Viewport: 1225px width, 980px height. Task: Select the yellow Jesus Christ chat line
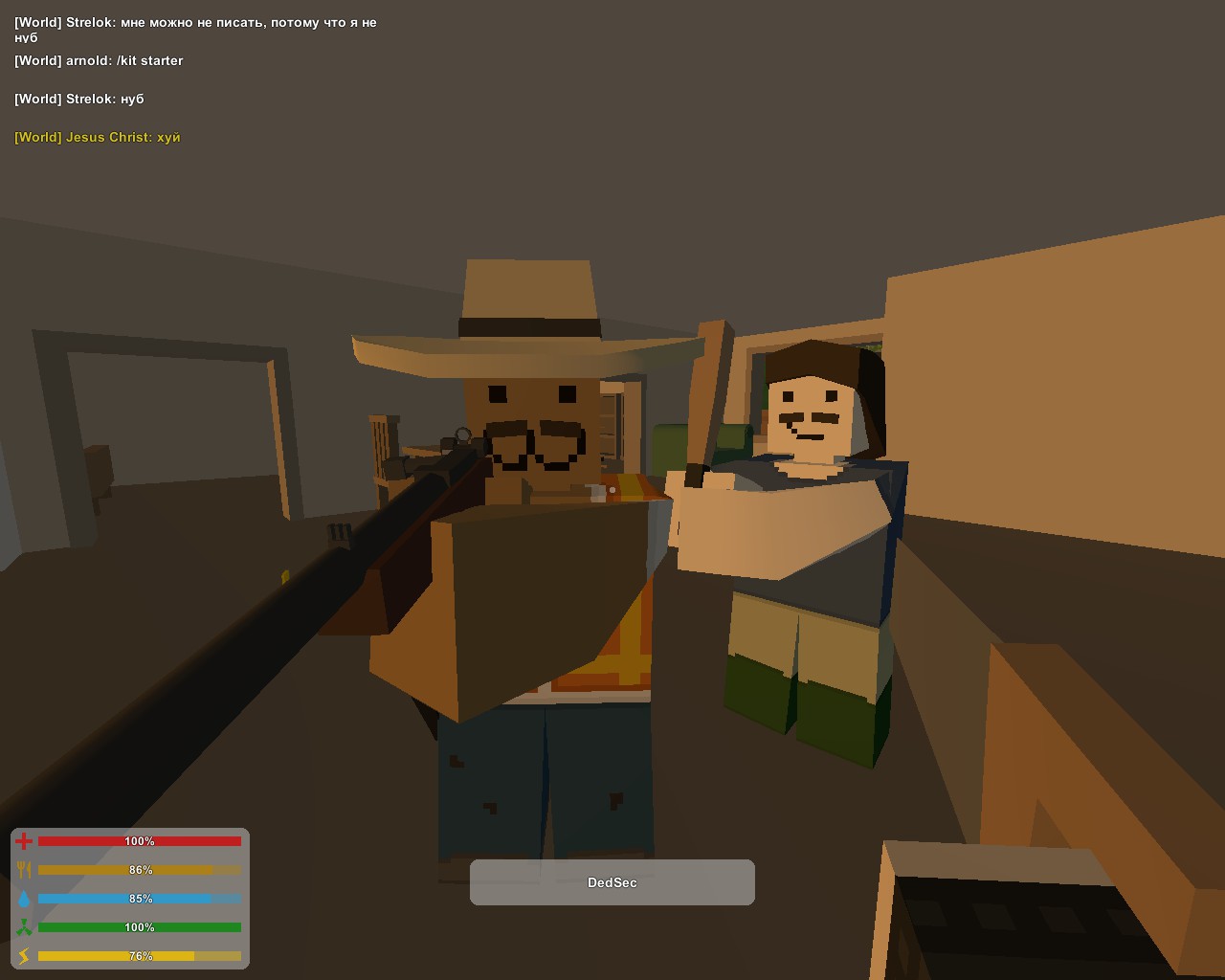pyautogui.click(x=97, y=137)
